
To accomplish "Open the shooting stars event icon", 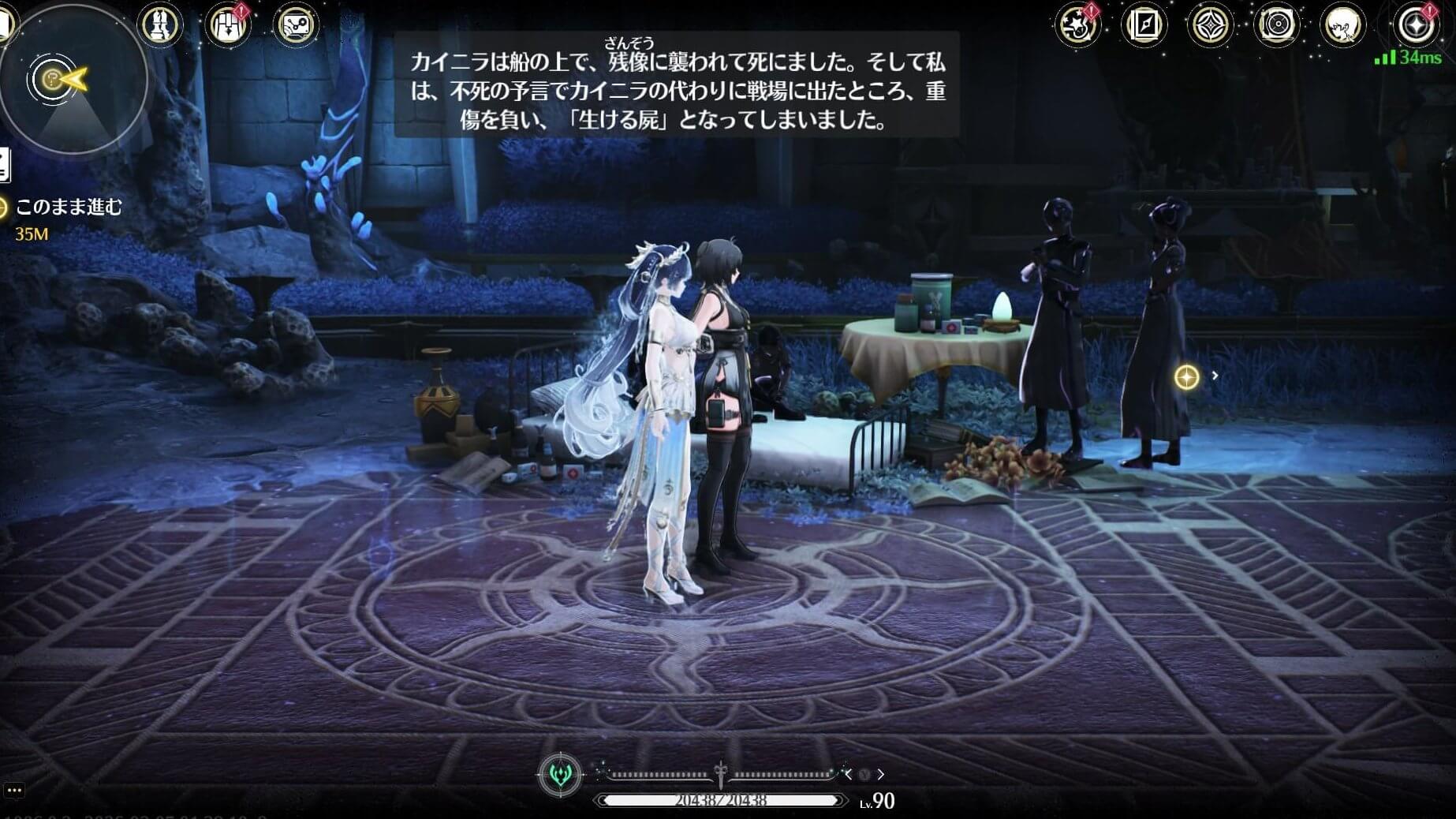I will (1077, 25).
